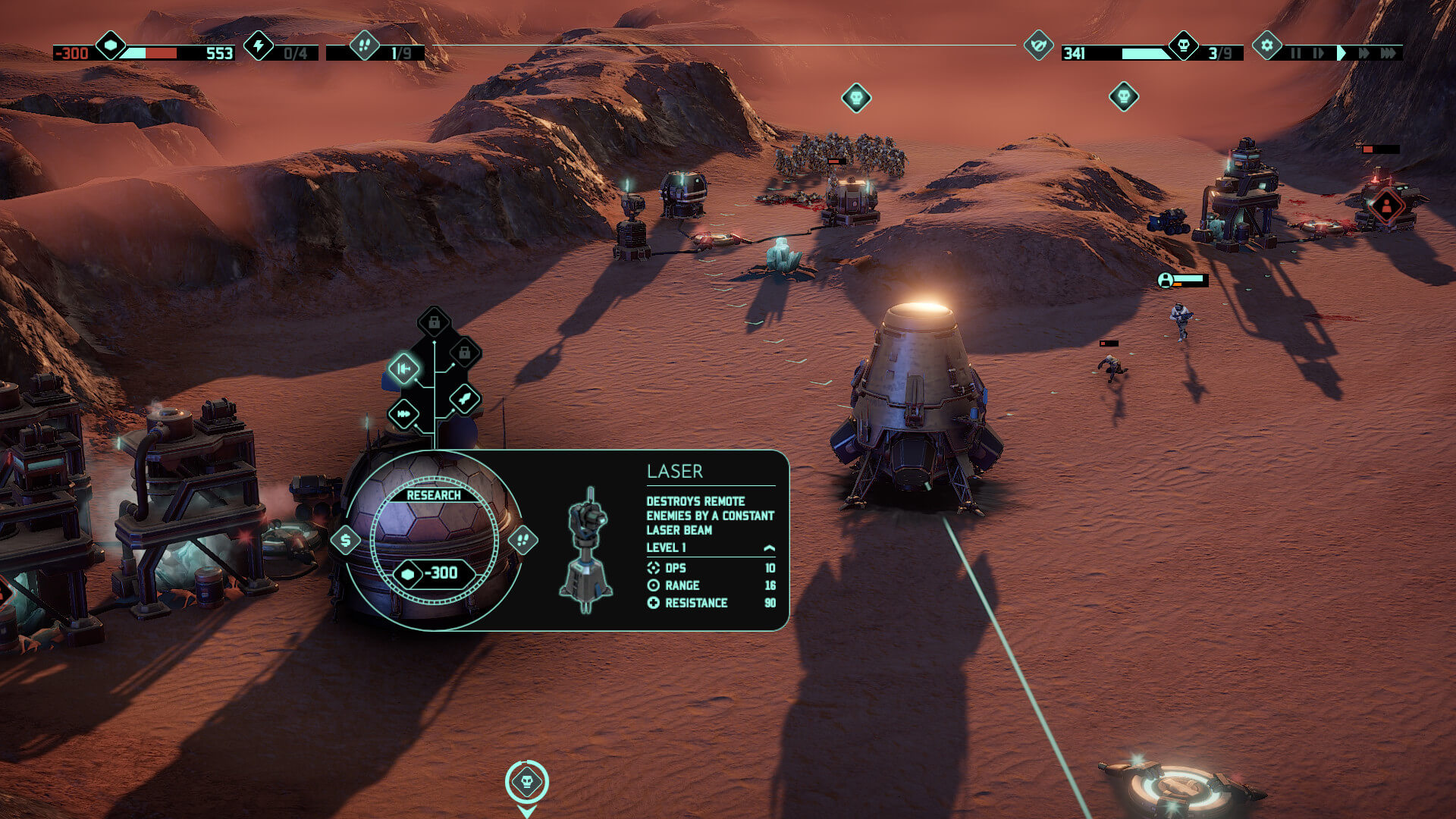The height and width of the screenshot is (819, 1456).
Task: Confirm research for 300 resources
Action: pos(434,573)
